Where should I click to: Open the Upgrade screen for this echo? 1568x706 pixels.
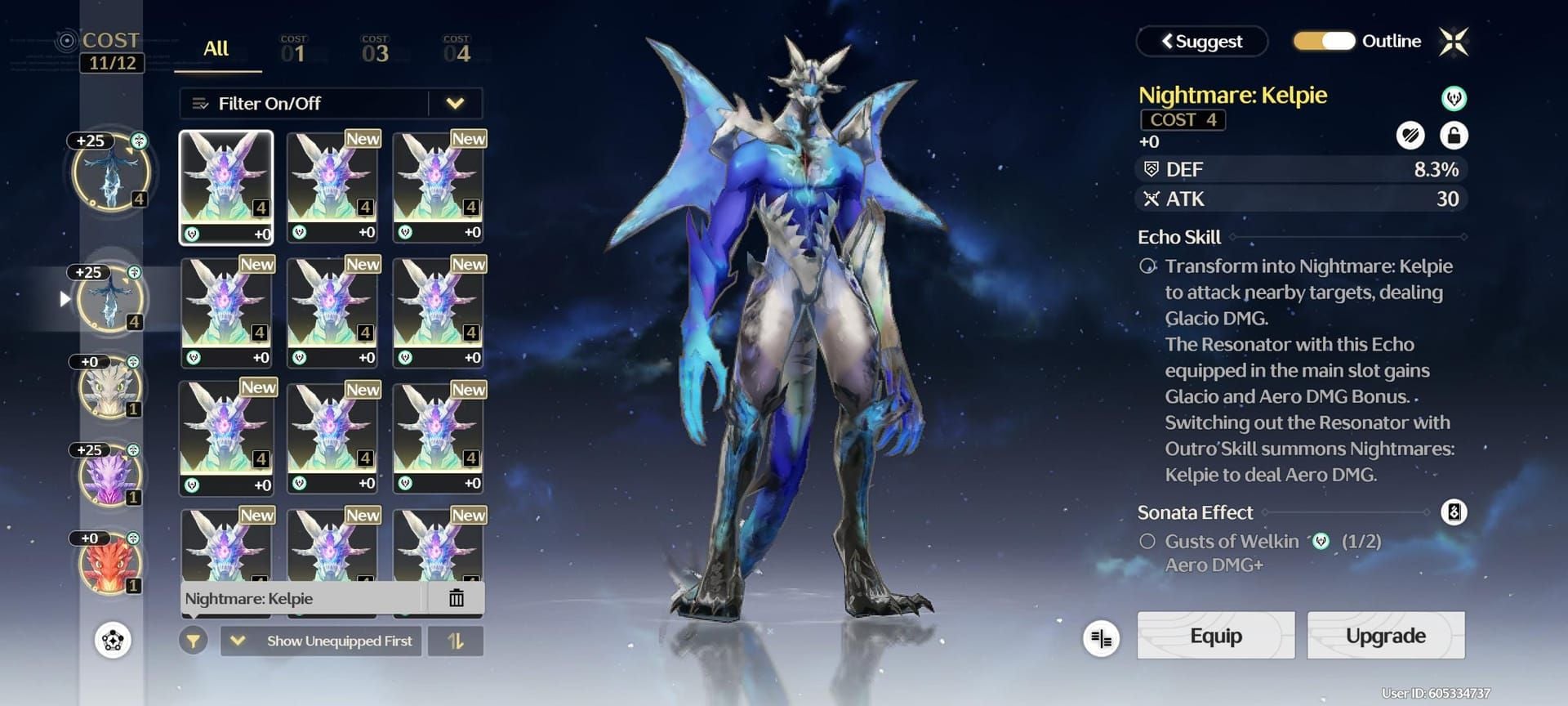[x=1385, y=636]
